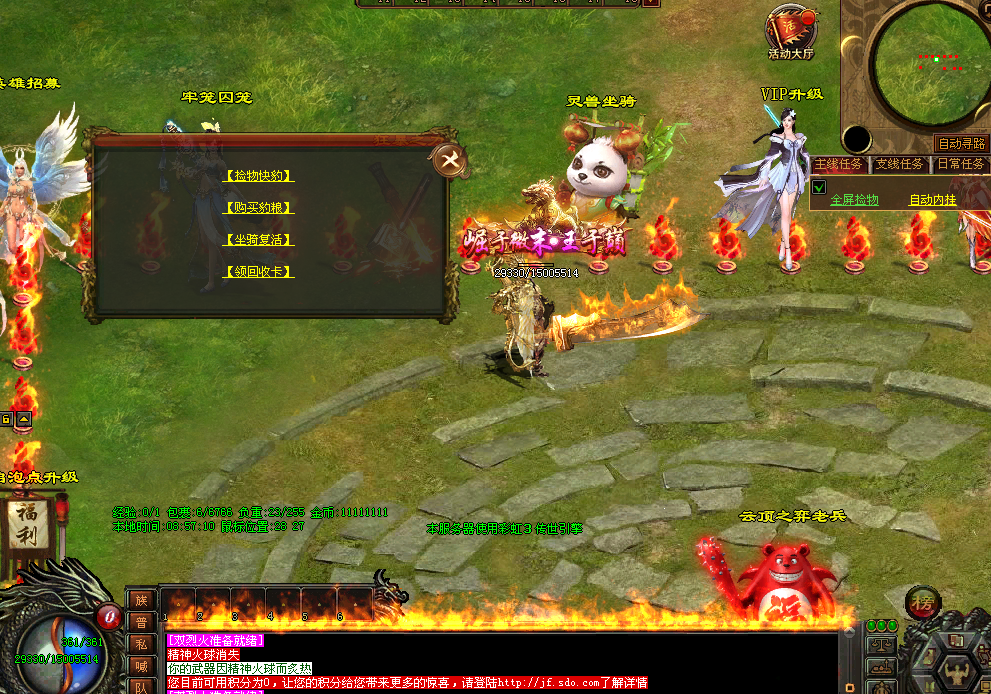Click the circular minimap
The width and height of the screenshot is (991, 694).
tap(926, 64)
